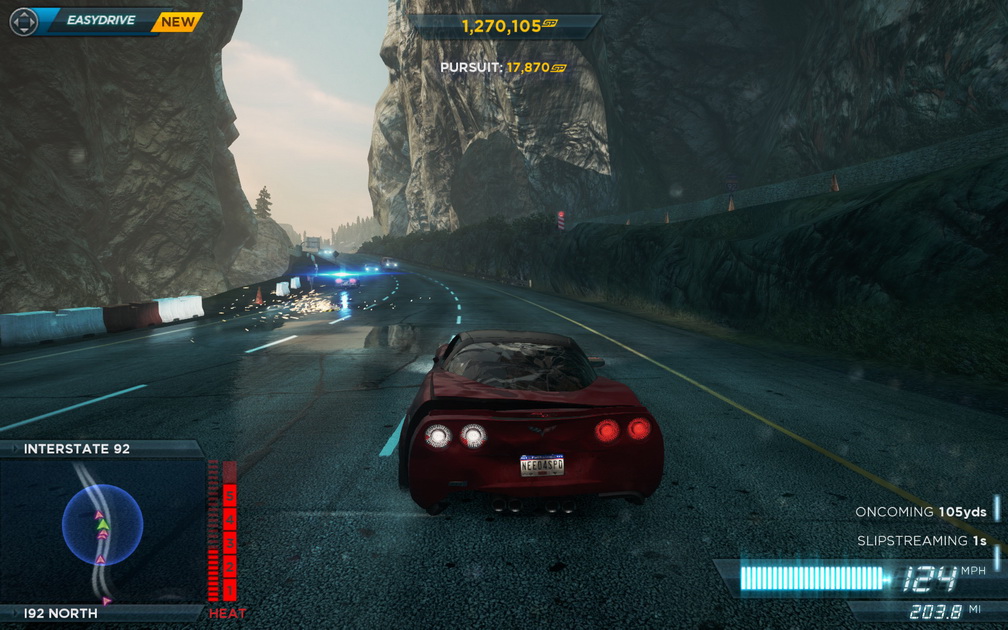Open the EasyDrive menu

coord(101,21)
